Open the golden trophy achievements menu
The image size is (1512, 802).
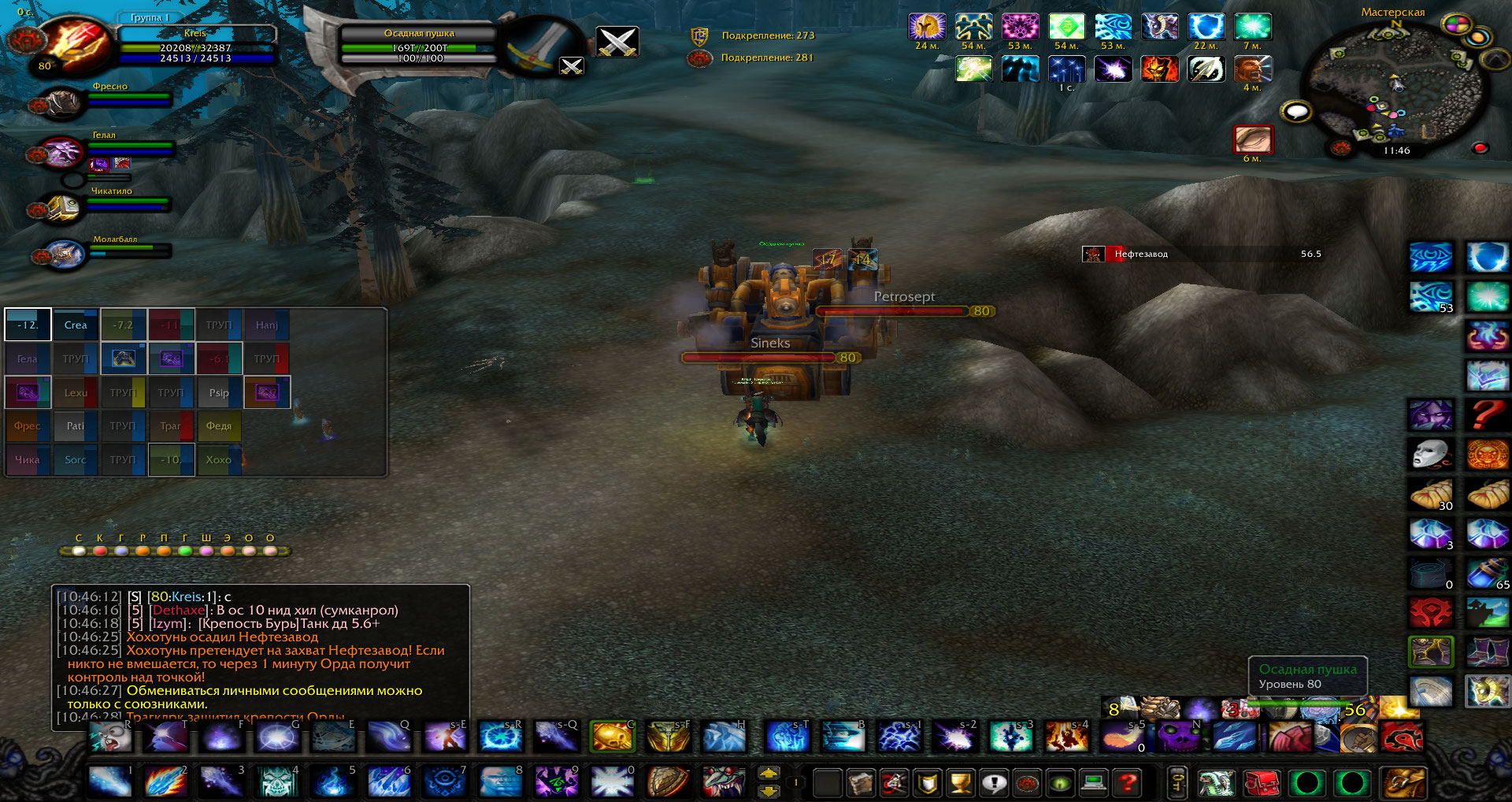click(961, 782)
